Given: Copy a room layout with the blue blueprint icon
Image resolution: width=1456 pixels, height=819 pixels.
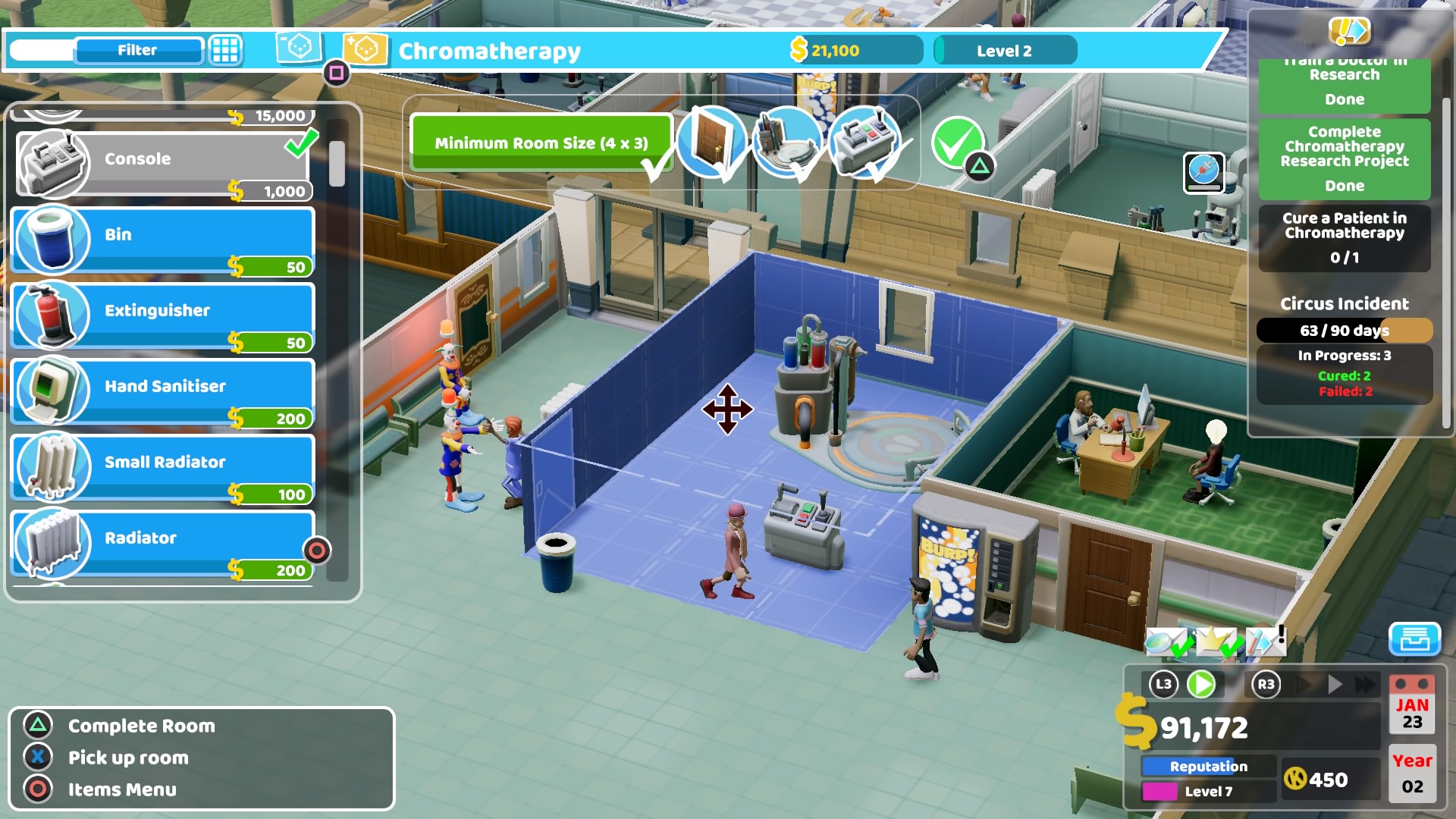Looking at the screenshot, I should coord(299,49).
